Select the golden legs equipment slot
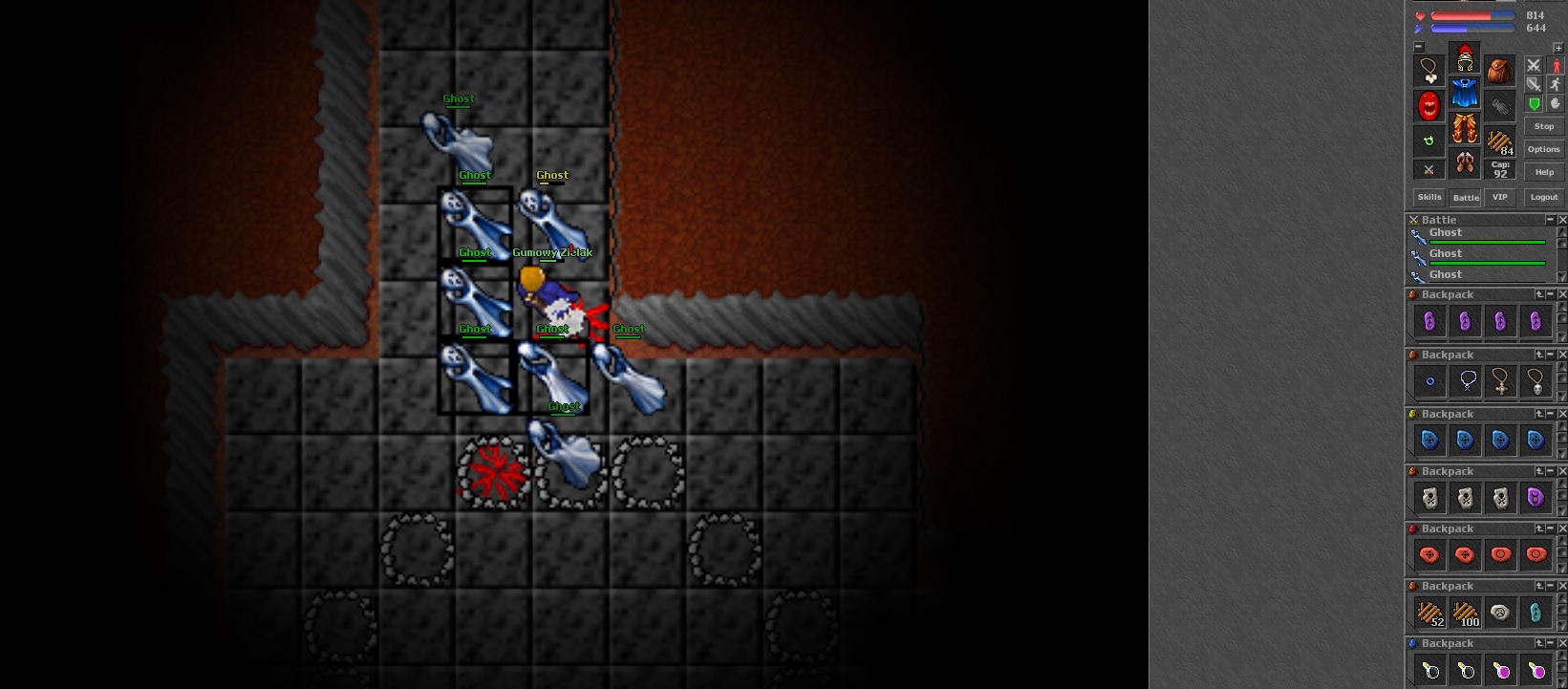The height and width of the screenshot is (689, 1568). (x=1465, y=128)
